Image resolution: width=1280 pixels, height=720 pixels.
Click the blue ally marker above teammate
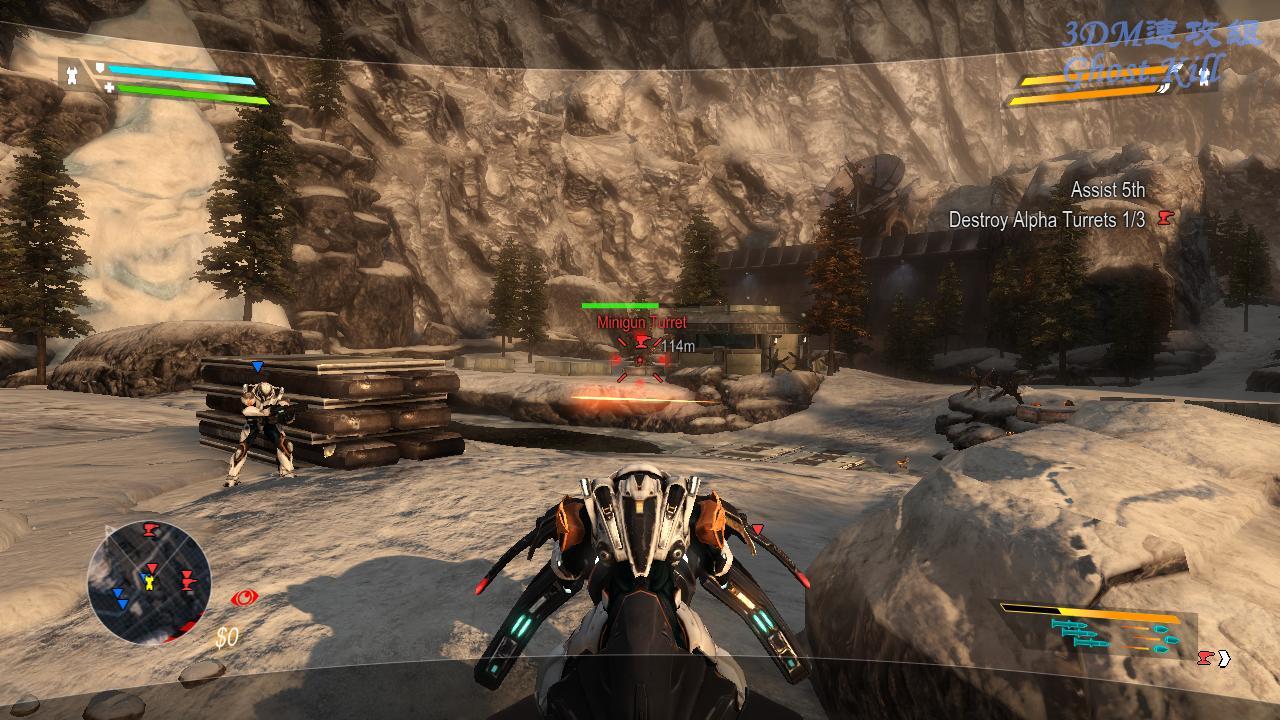(x=257, y=367)
